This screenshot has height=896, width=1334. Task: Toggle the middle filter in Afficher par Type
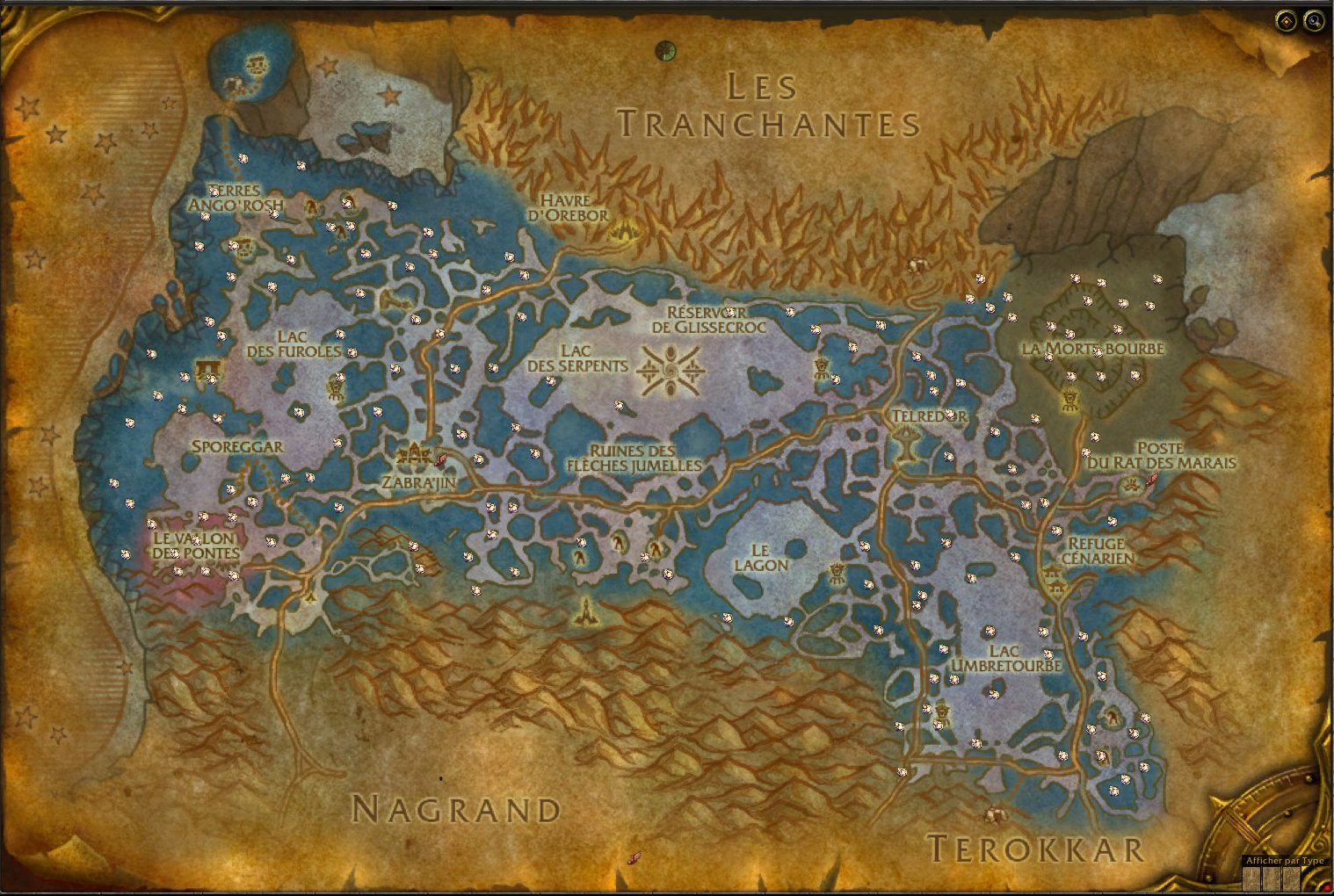(x=1272, y=878)
